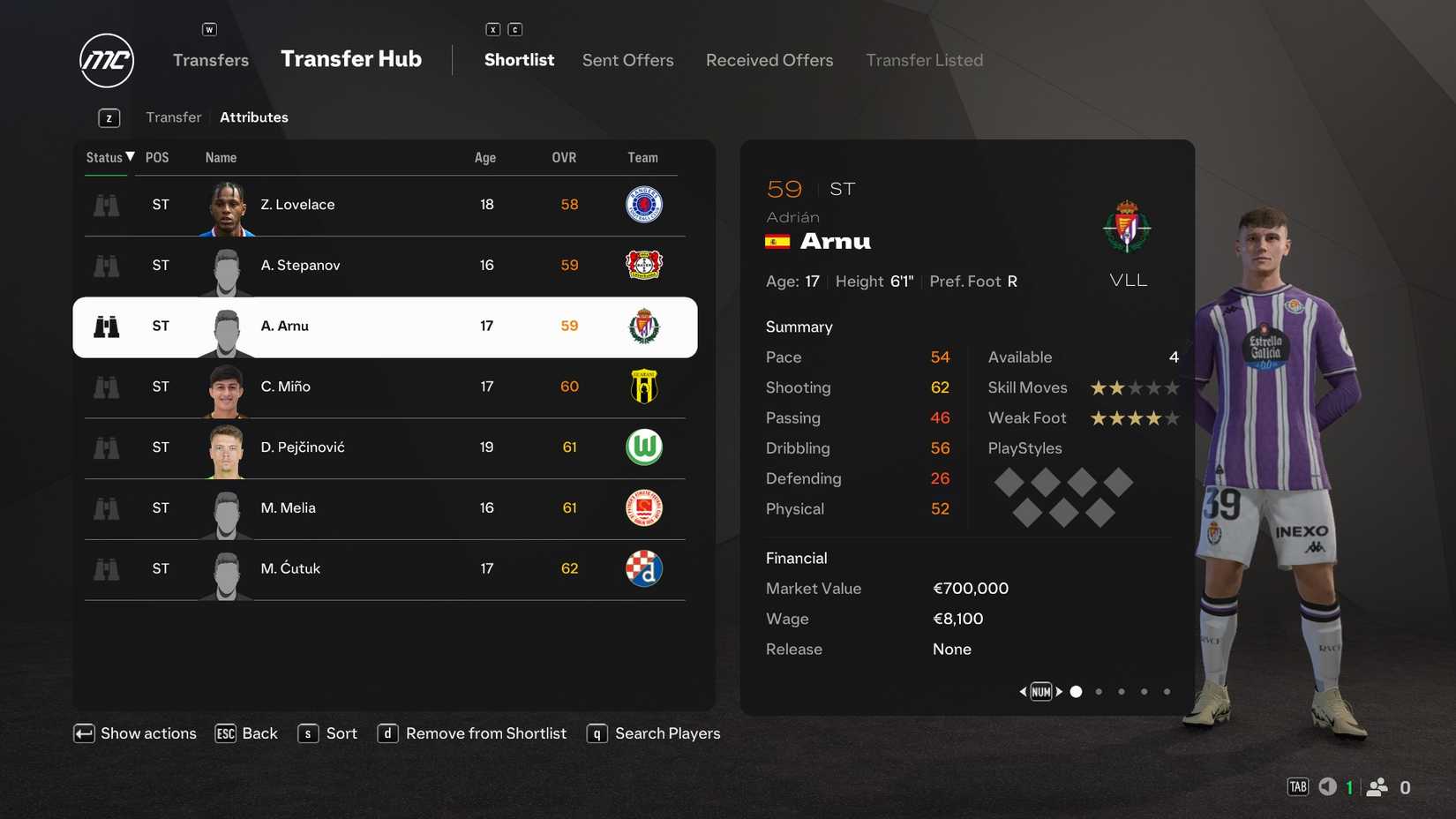Image resolution: width=1456 pixels, height=819 pixels.
Task: Click the Real Valladolid crest beside A. Arnu
Action: pos(644,326)
